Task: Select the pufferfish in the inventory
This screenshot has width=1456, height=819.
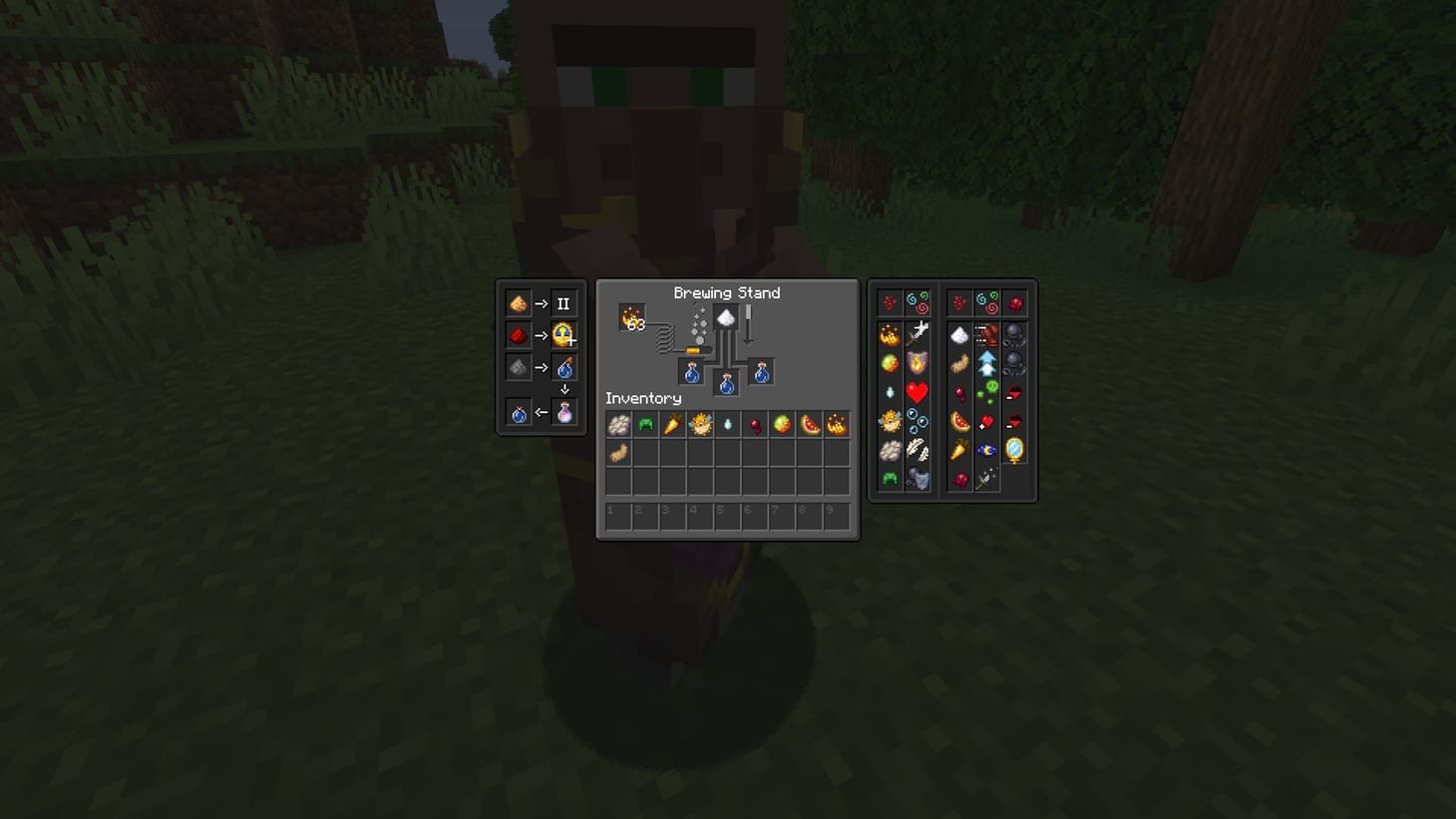Action: tap(699, 425)
